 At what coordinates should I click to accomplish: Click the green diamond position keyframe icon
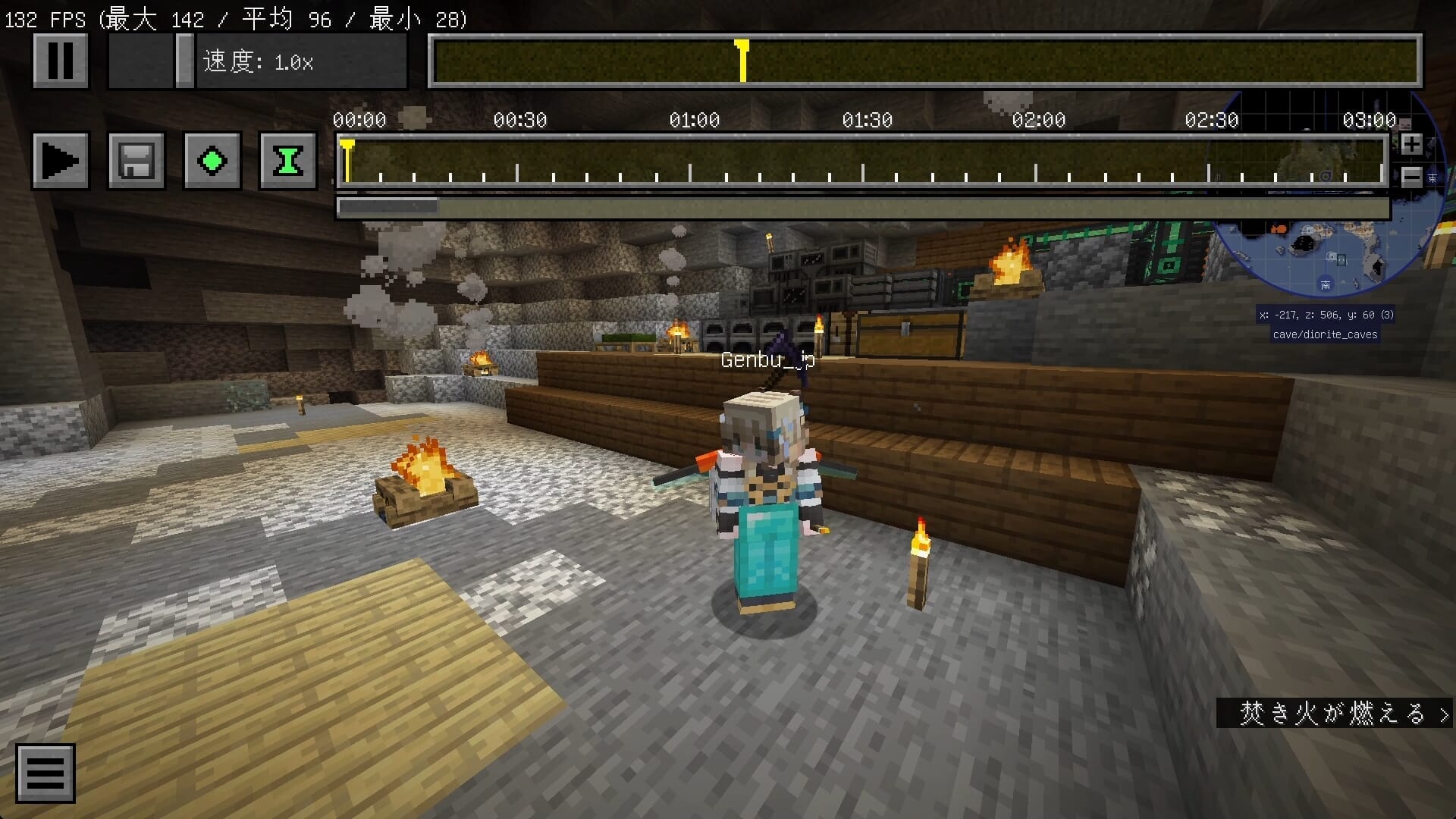(x=212, y=160)
